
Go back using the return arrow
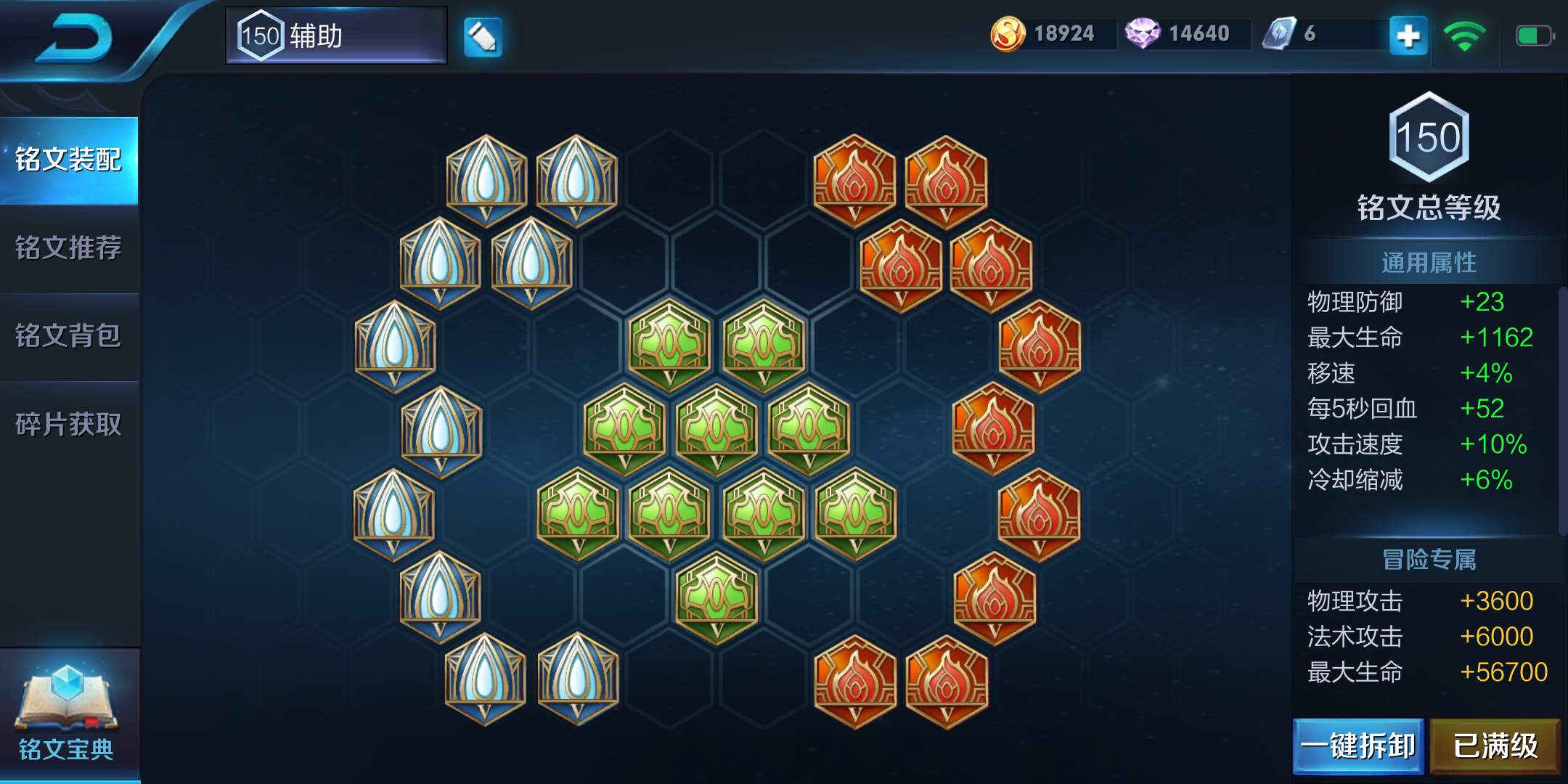point(76,38)
